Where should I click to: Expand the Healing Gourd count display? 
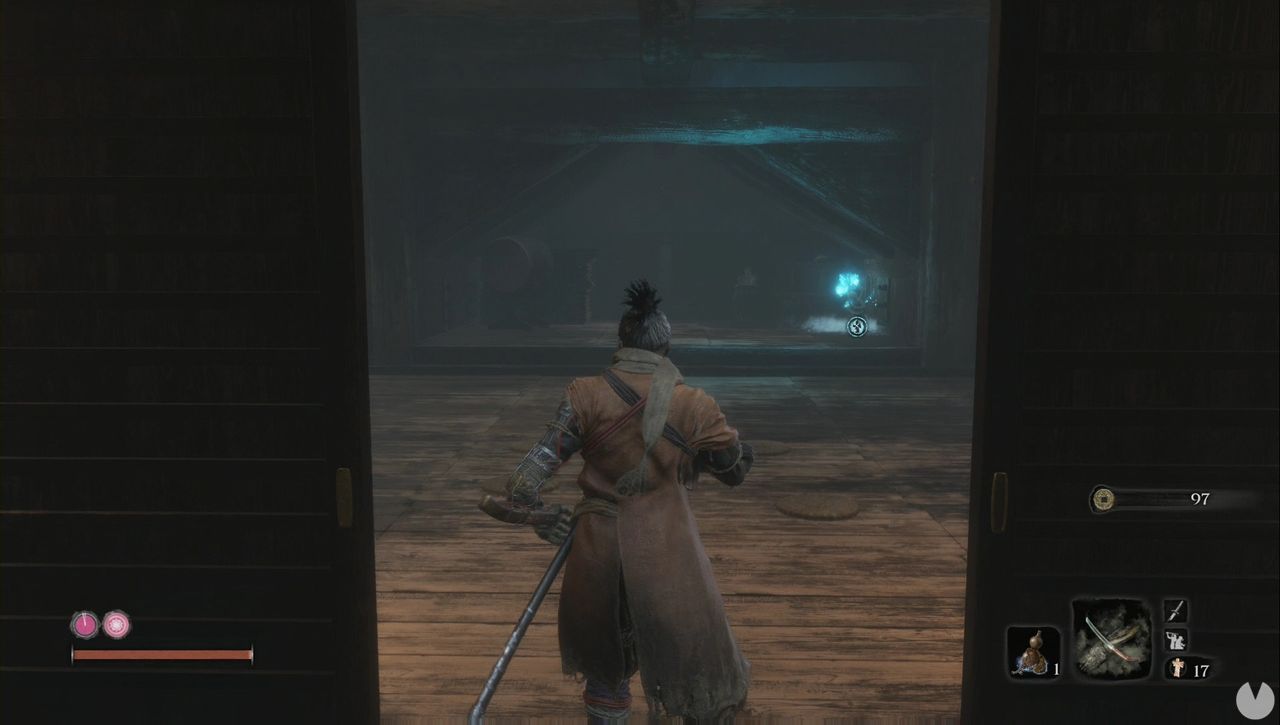pos(1056,670)
